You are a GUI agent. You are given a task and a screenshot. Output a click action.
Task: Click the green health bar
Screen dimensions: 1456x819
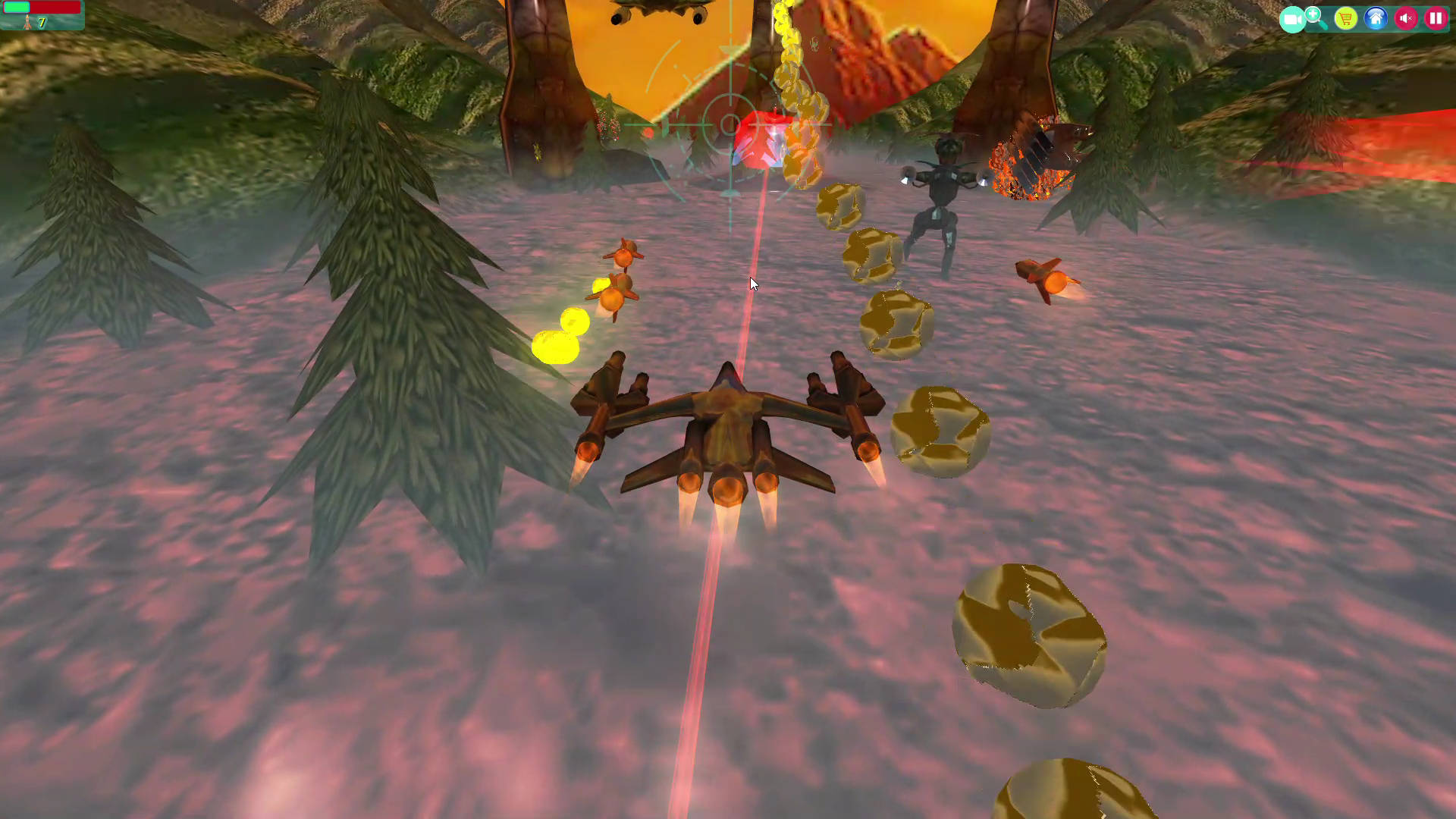pyautogui.click(x=17, y=7)
